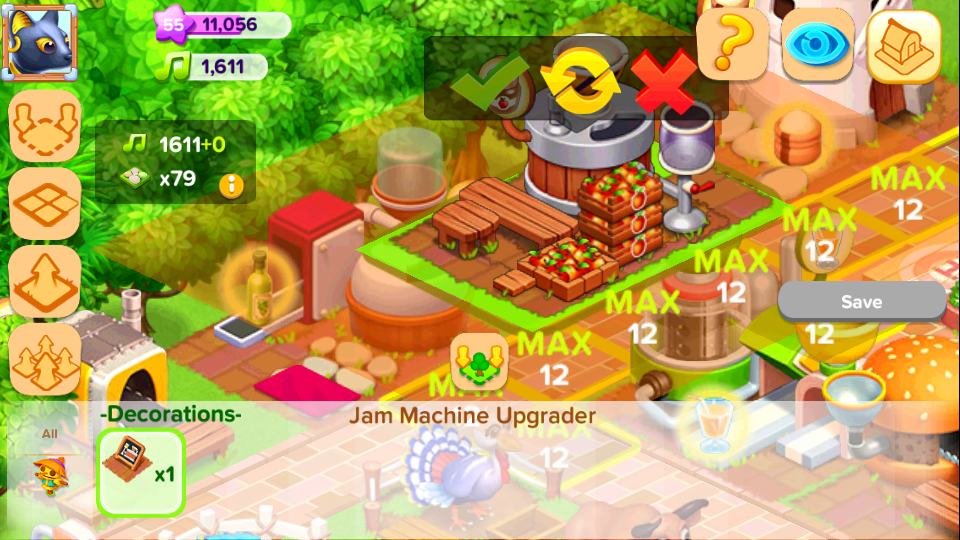Toggle the blue eye visibility button
The width and height of the screenshot is (960, 540).
click(x=817, y=45)
